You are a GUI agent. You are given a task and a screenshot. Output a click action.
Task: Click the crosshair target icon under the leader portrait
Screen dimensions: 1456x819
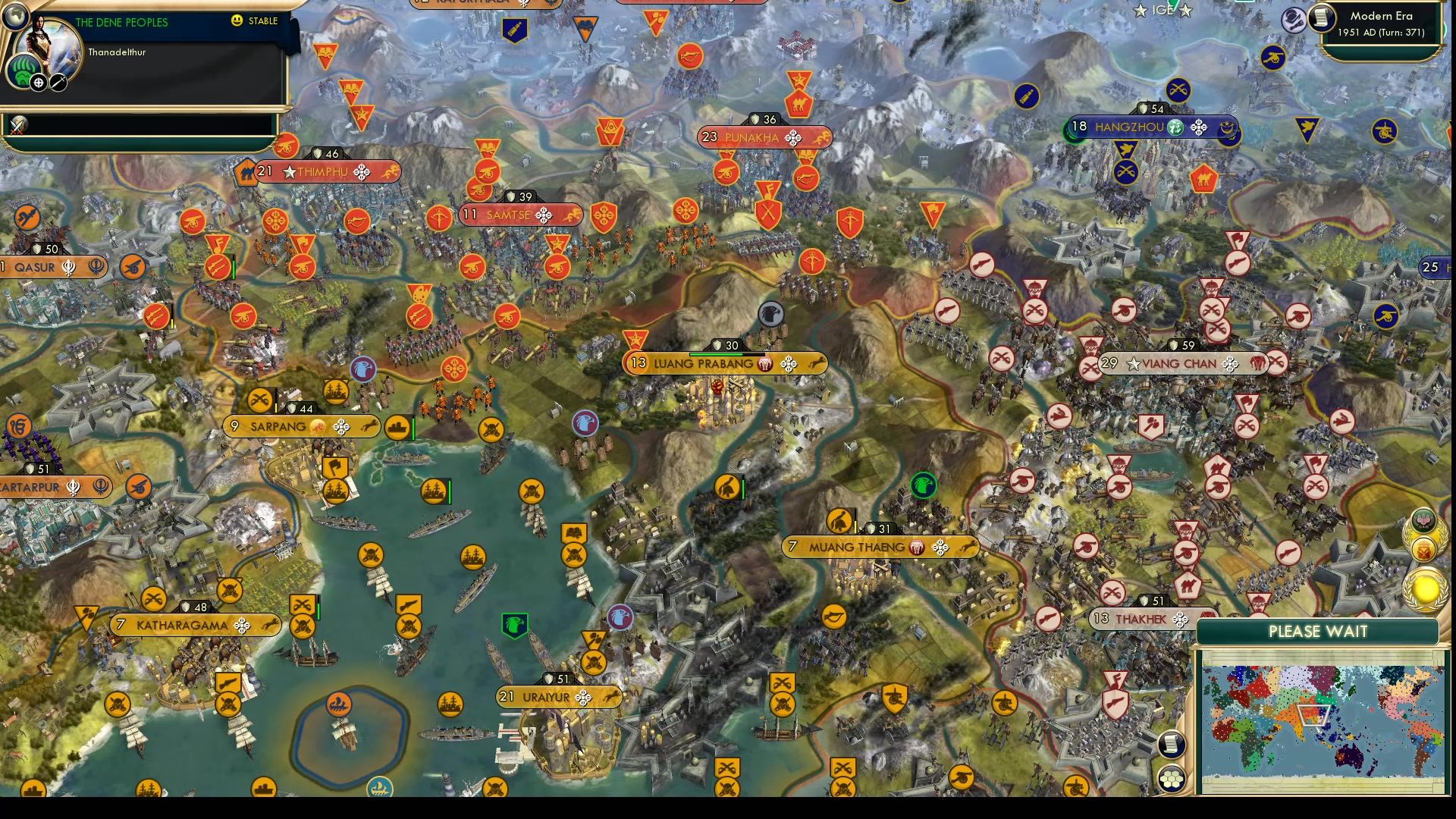click(x=37, y=82)
